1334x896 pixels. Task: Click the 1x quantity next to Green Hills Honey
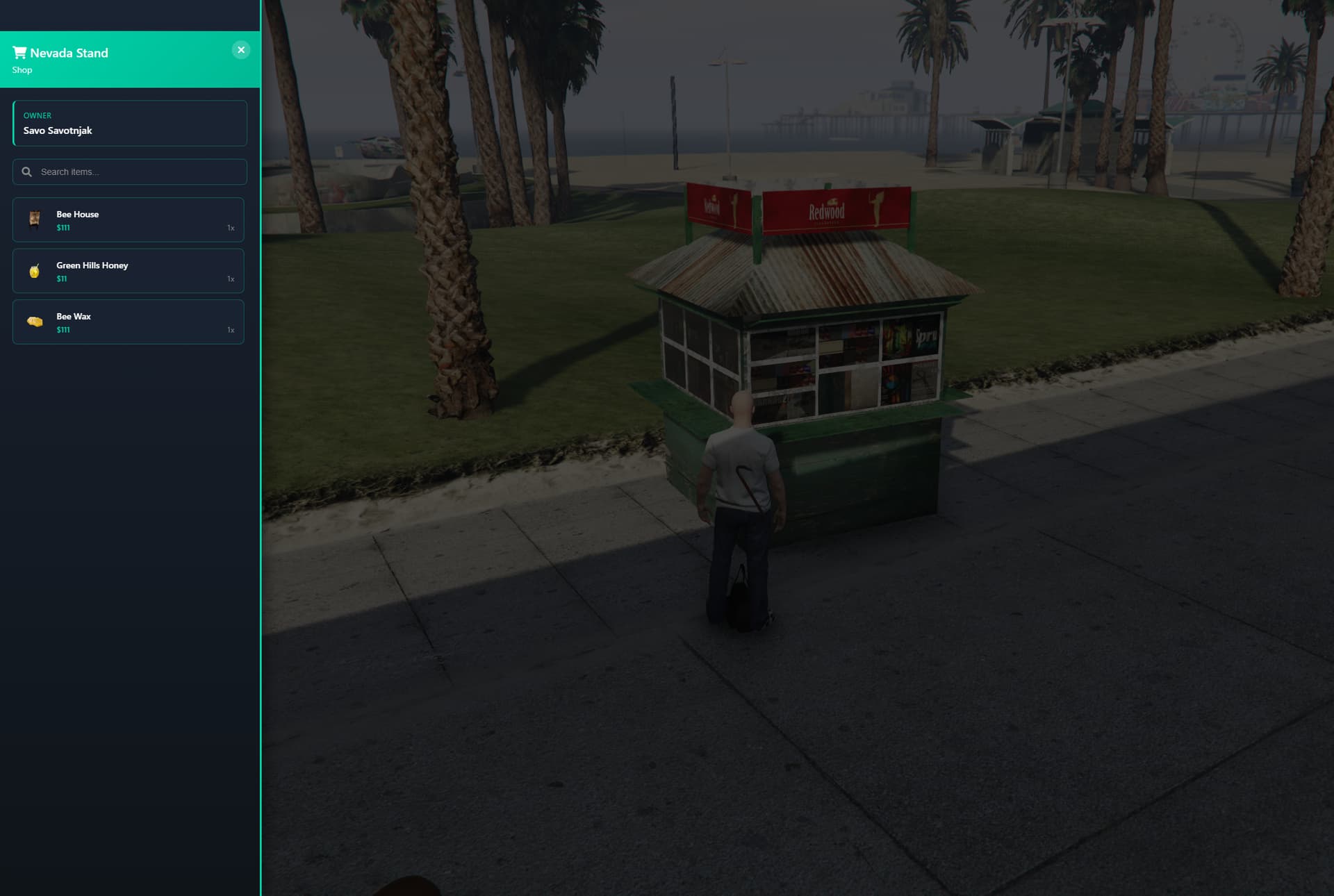pyautogui.click(x=230, y=279)
